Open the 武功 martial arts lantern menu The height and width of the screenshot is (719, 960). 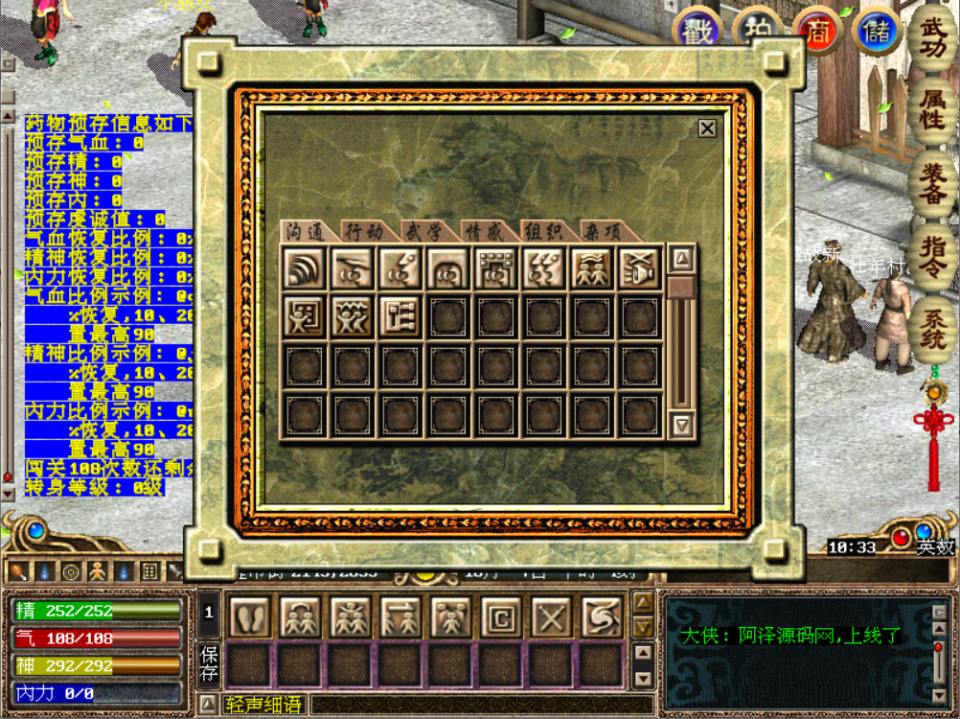932,40
